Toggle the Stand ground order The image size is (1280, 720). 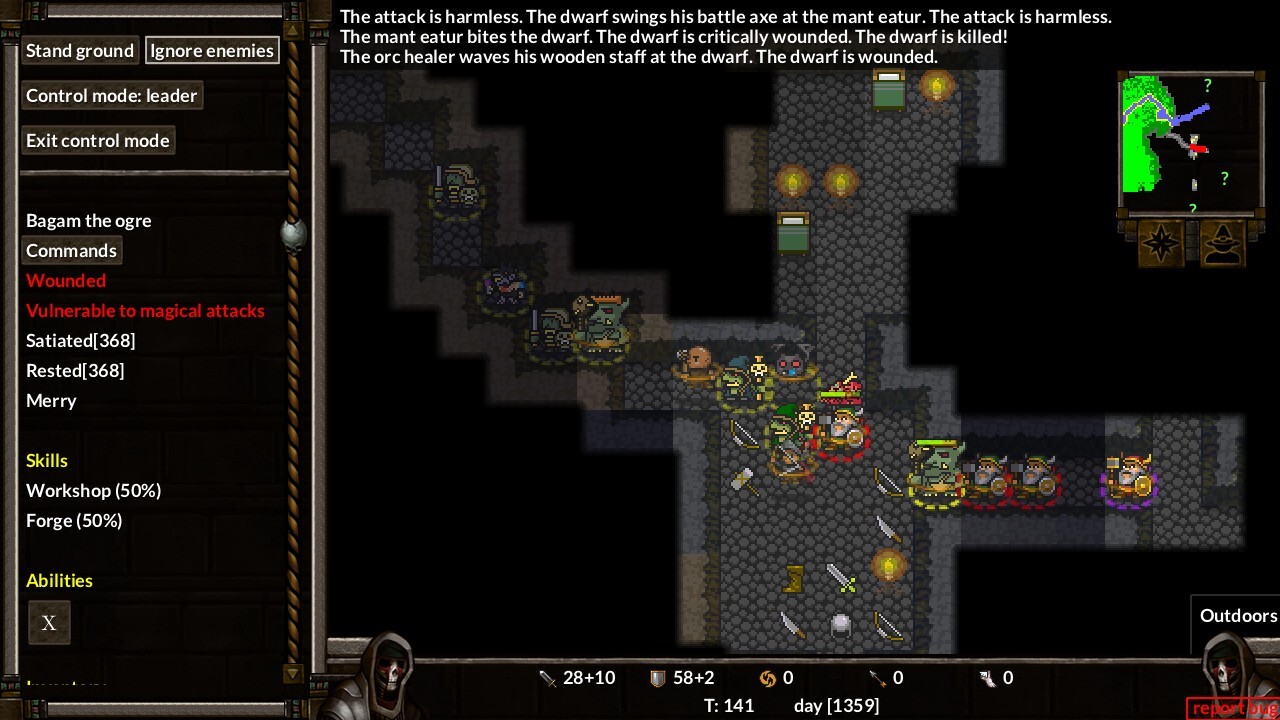pyautogui.click(x=79, y=50)
